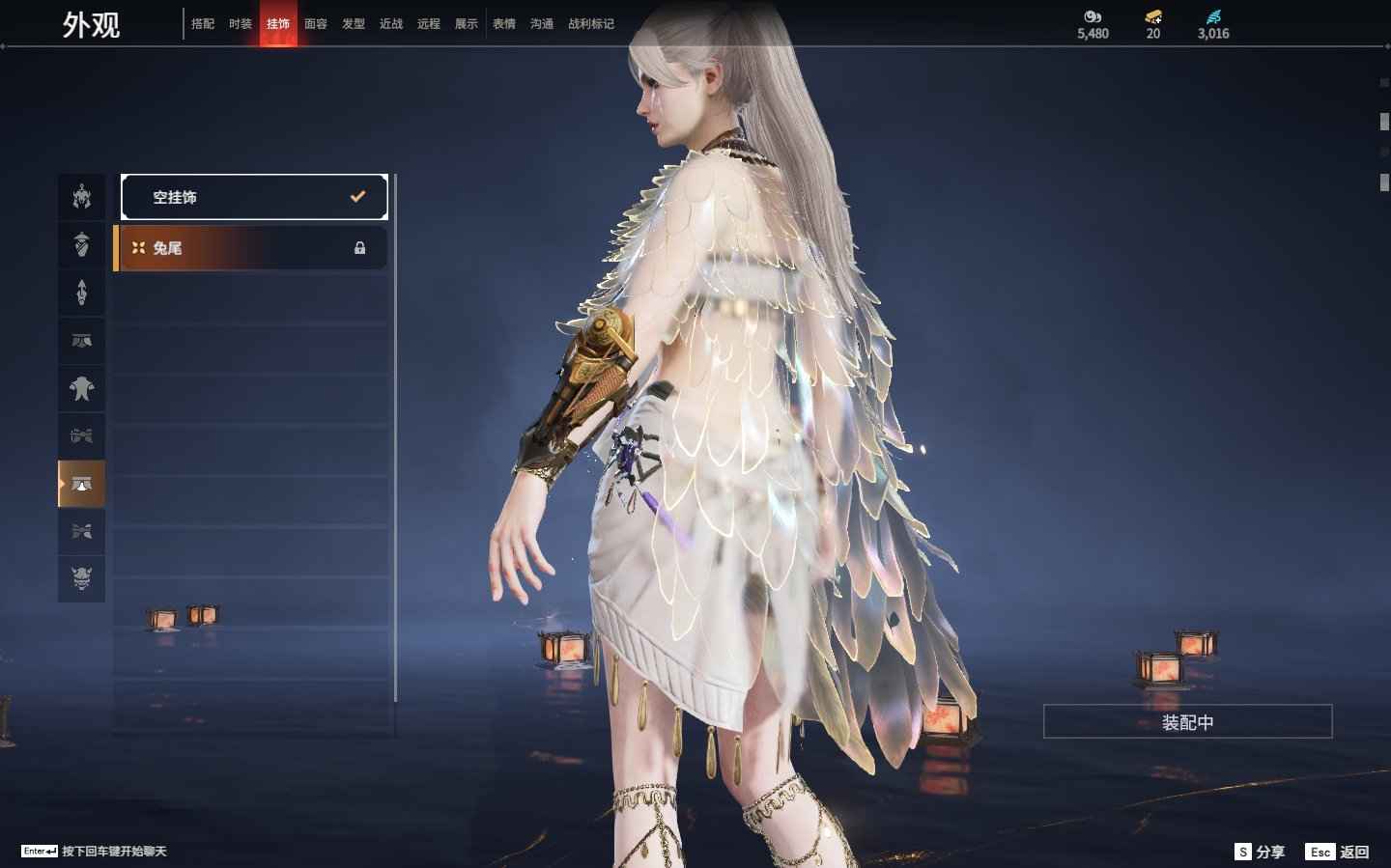This screenshot has height=868, width=1391.
Task: Open the 时装 outfit tab
Action: (x=241, y=24)
